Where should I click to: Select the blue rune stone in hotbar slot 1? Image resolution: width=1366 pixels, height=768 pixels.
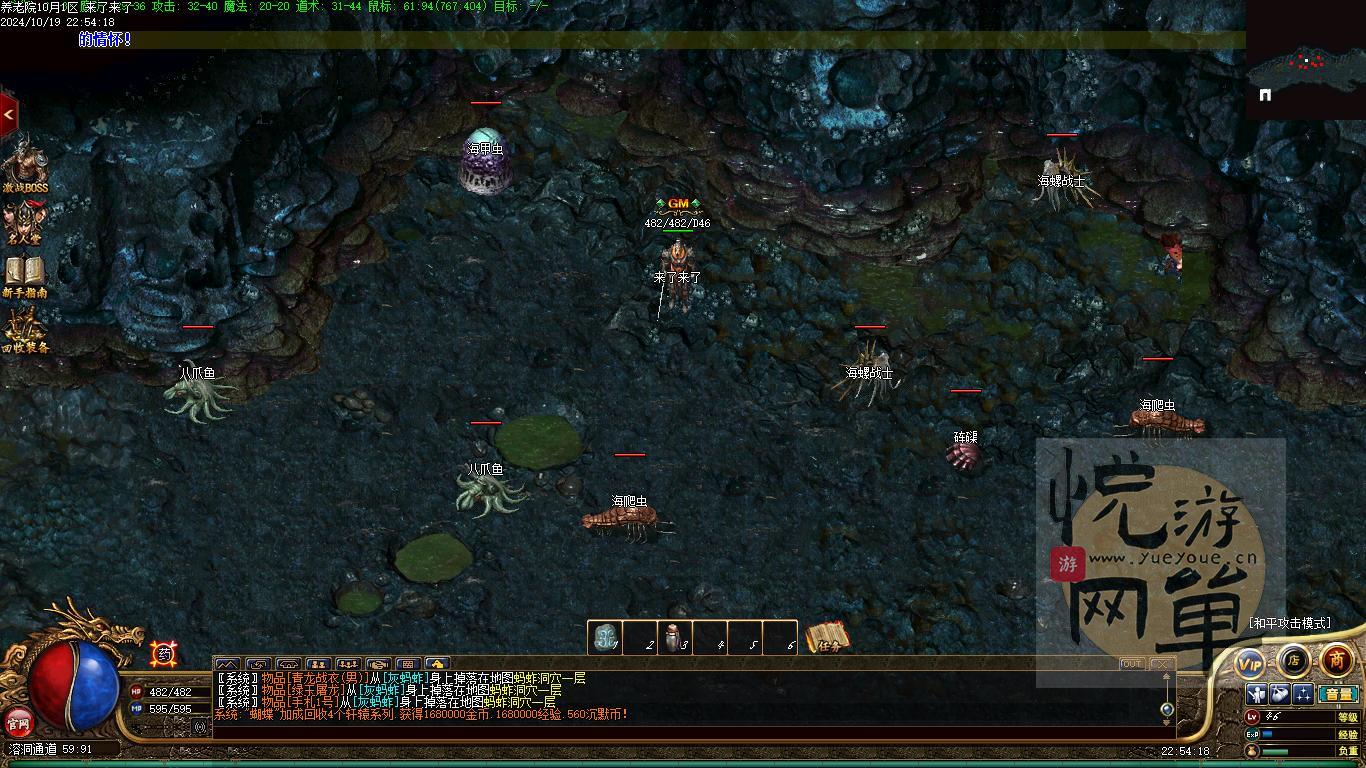(x=604, y=637)
